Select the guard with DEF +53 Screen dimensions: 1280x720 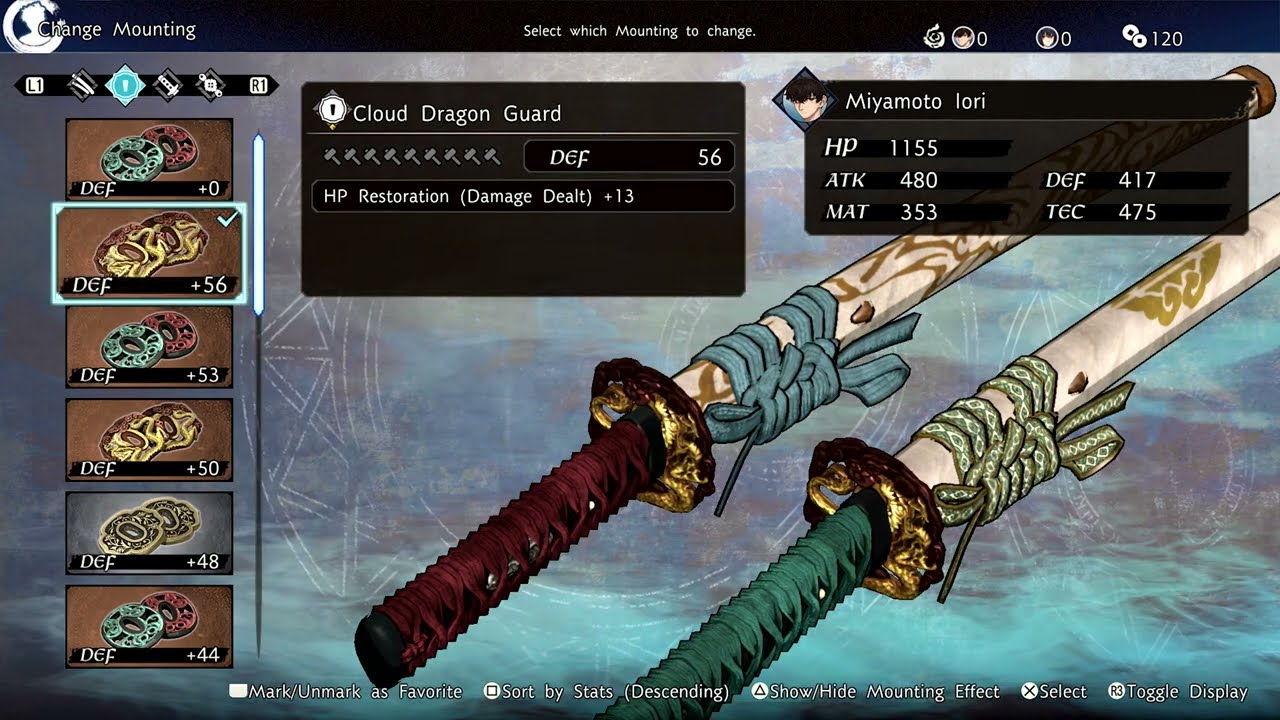point(149,346)
